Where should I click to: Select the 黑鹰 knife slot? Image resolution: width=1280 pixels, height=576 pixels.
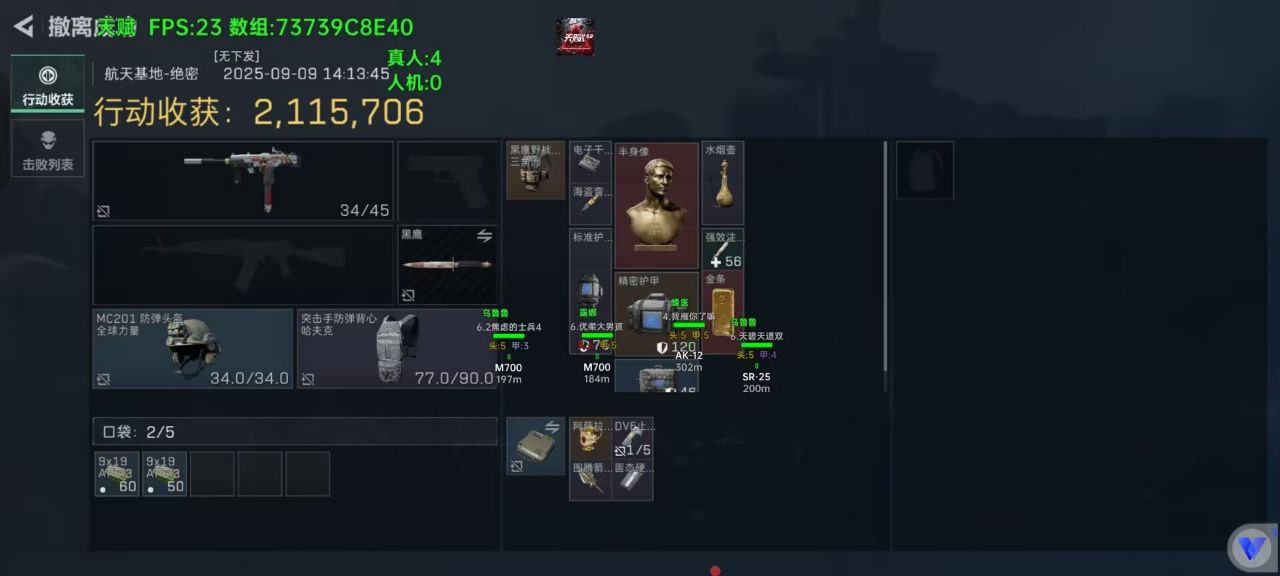coord(447,265)
